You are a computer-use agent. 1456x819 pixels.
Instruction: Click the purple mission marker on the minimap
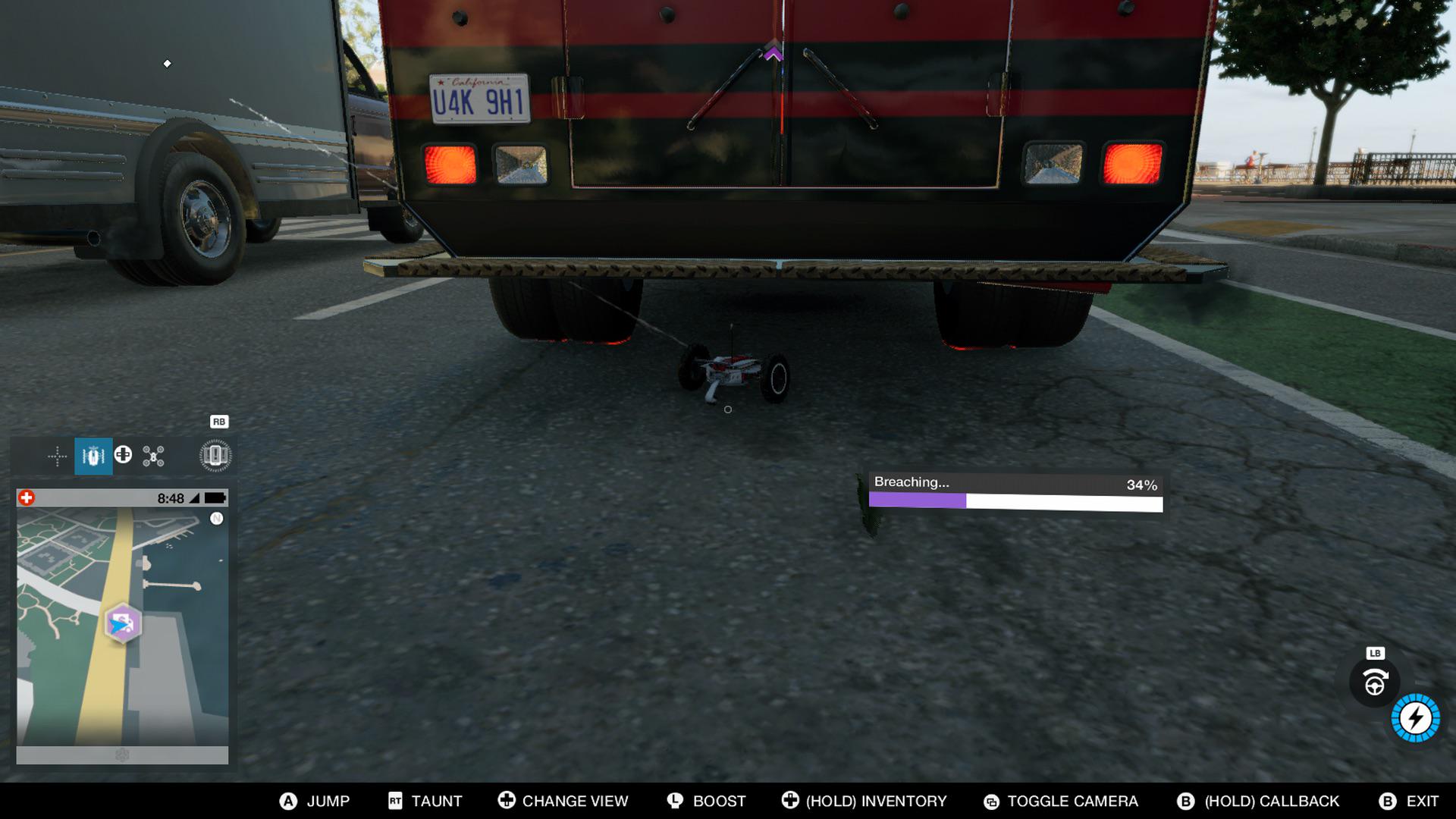click(121, 620)
